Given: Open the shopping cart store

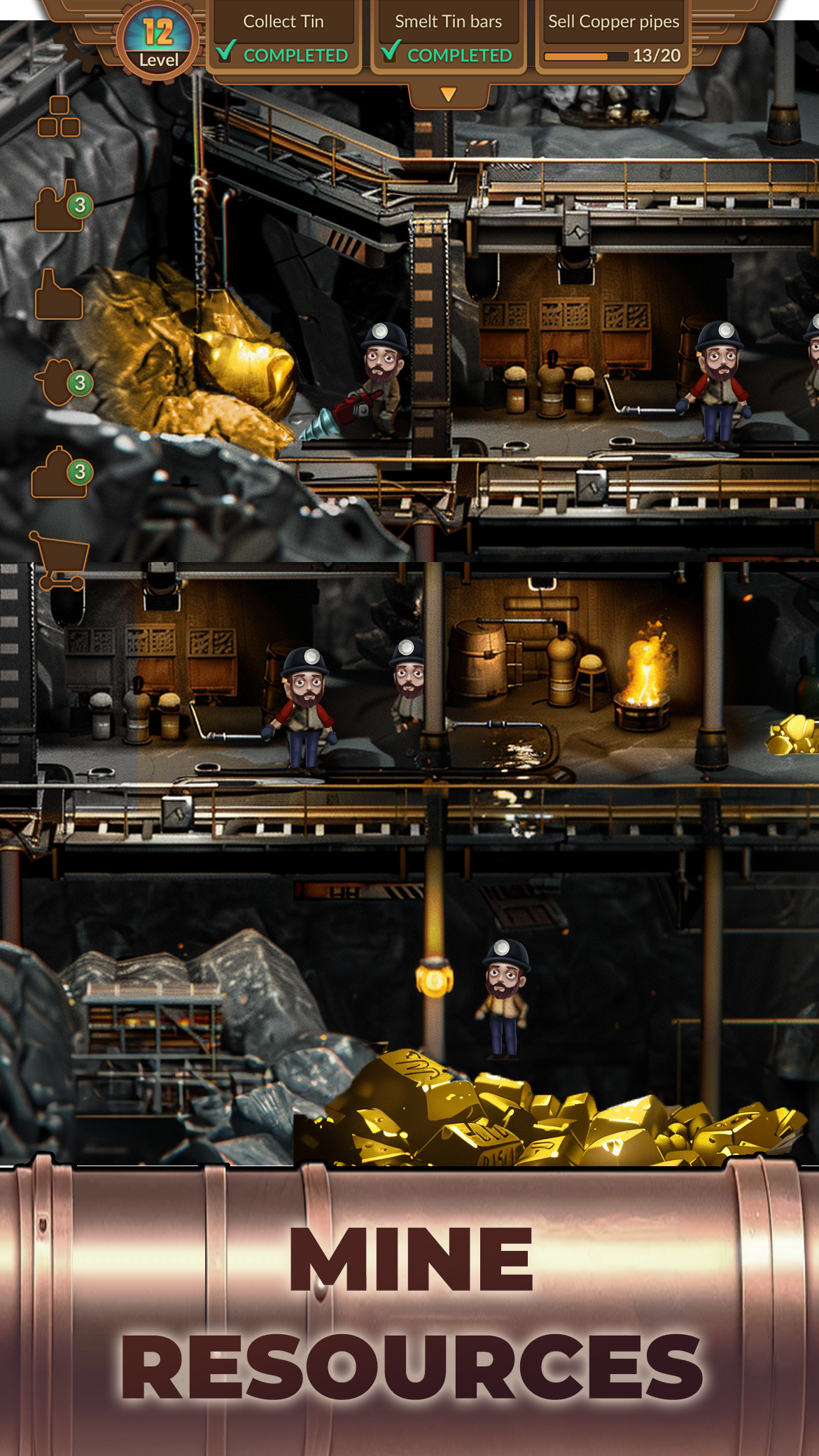Looking at the screenshot, I should [59, 560].
